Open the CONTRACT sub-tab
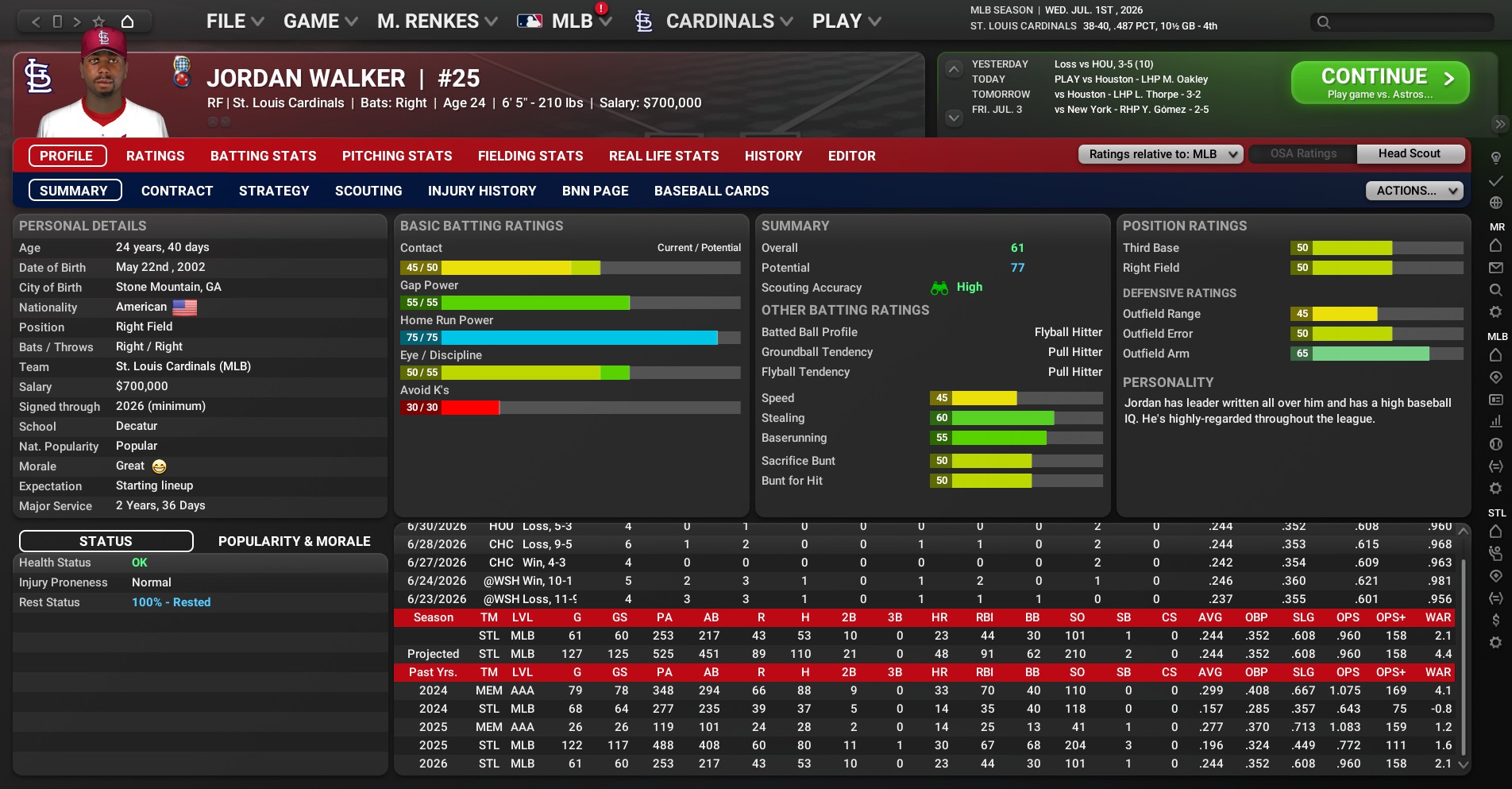Screen dimensions: 1512x789 177,191
